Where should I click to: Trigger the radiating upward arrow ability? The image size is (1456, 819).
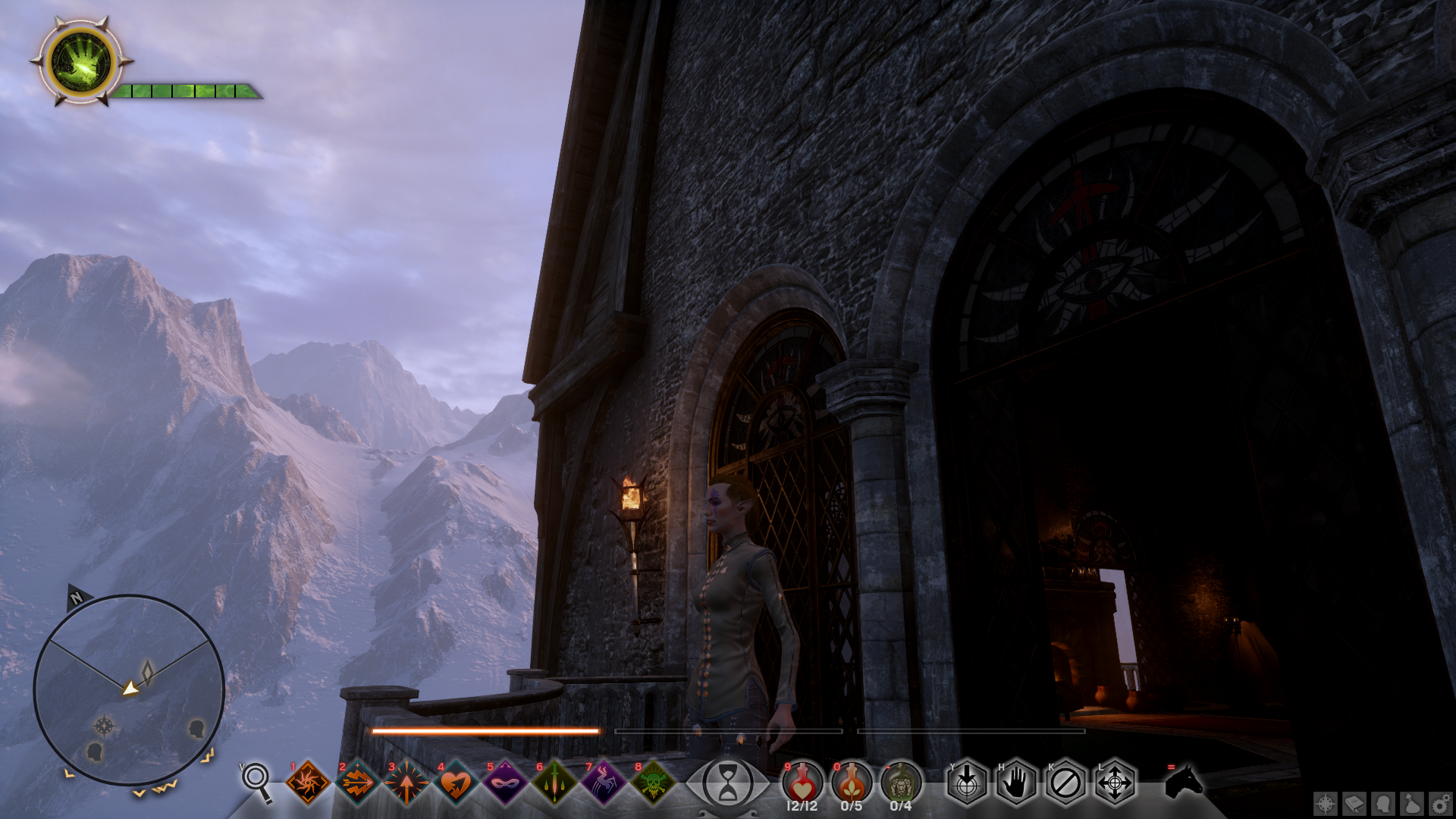tap(406, 783)
